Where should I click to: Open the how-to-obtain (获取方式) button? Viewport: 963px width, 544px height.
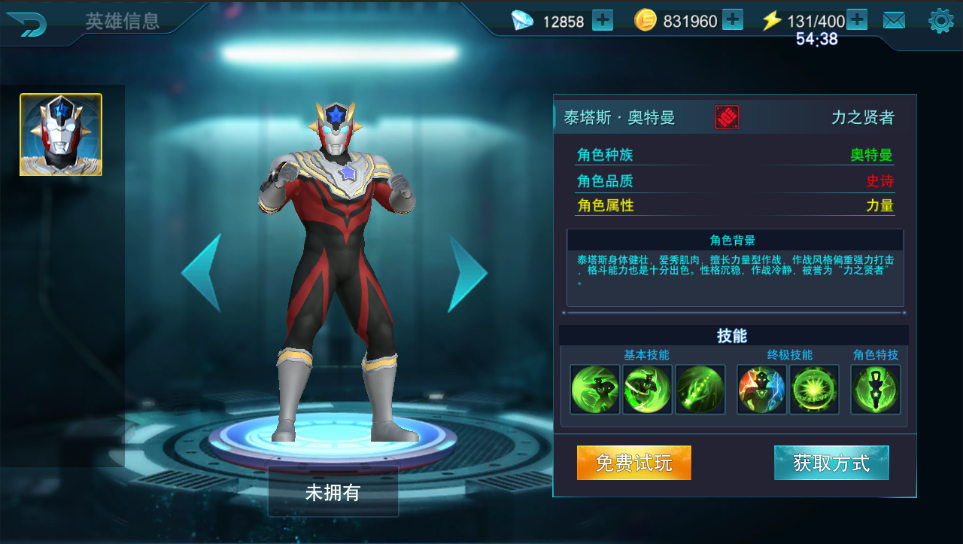[x=831, y=463]
